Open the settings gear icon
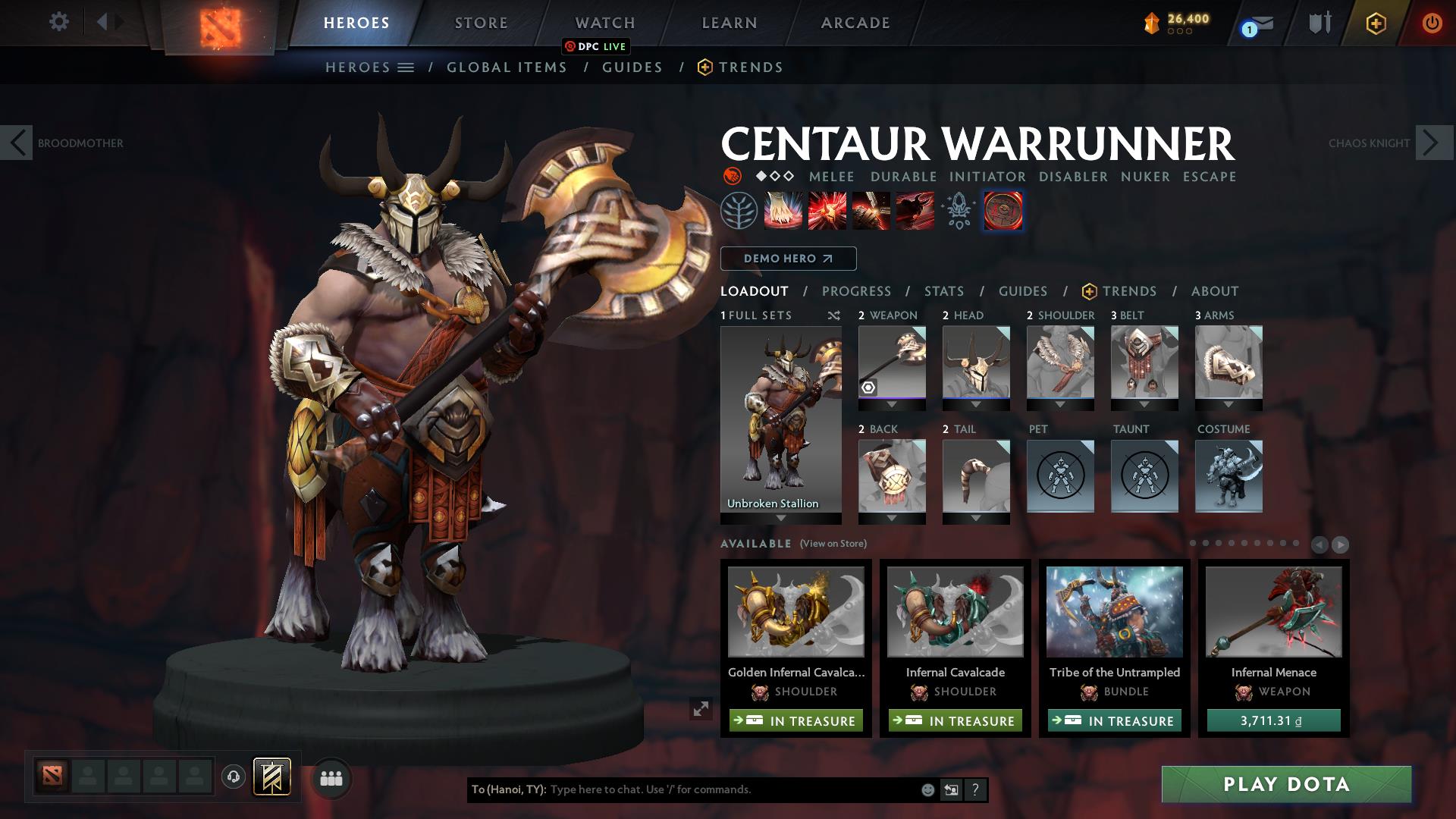Screen dimensions: 1456x819 (x=58, y=21)
